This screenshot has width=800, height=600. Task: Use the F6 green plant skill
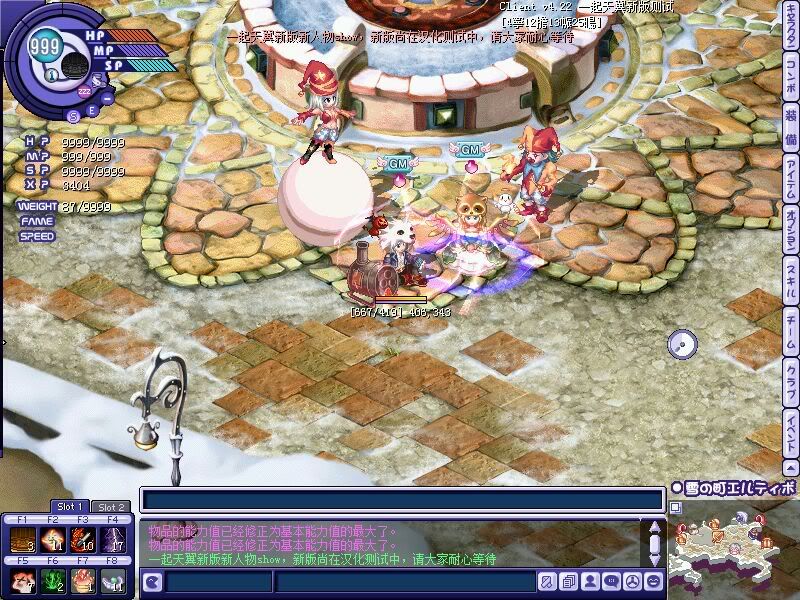coord(52,580)
